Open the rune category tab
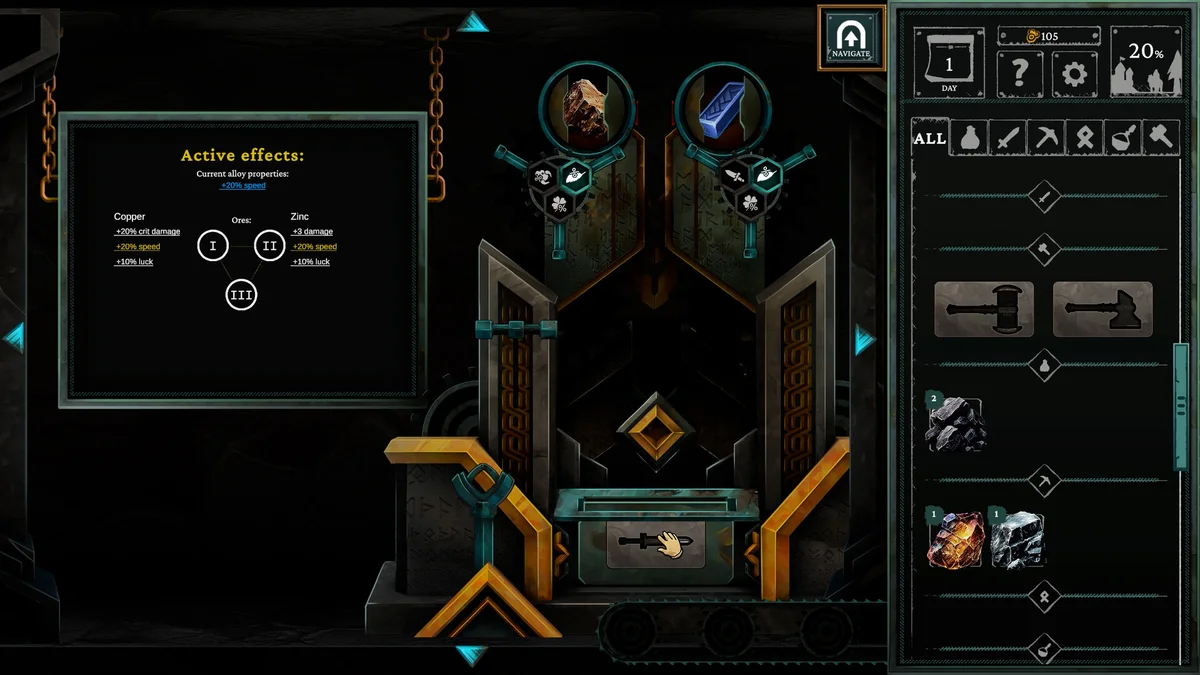1200x675 pixels. coord(1085,138)
